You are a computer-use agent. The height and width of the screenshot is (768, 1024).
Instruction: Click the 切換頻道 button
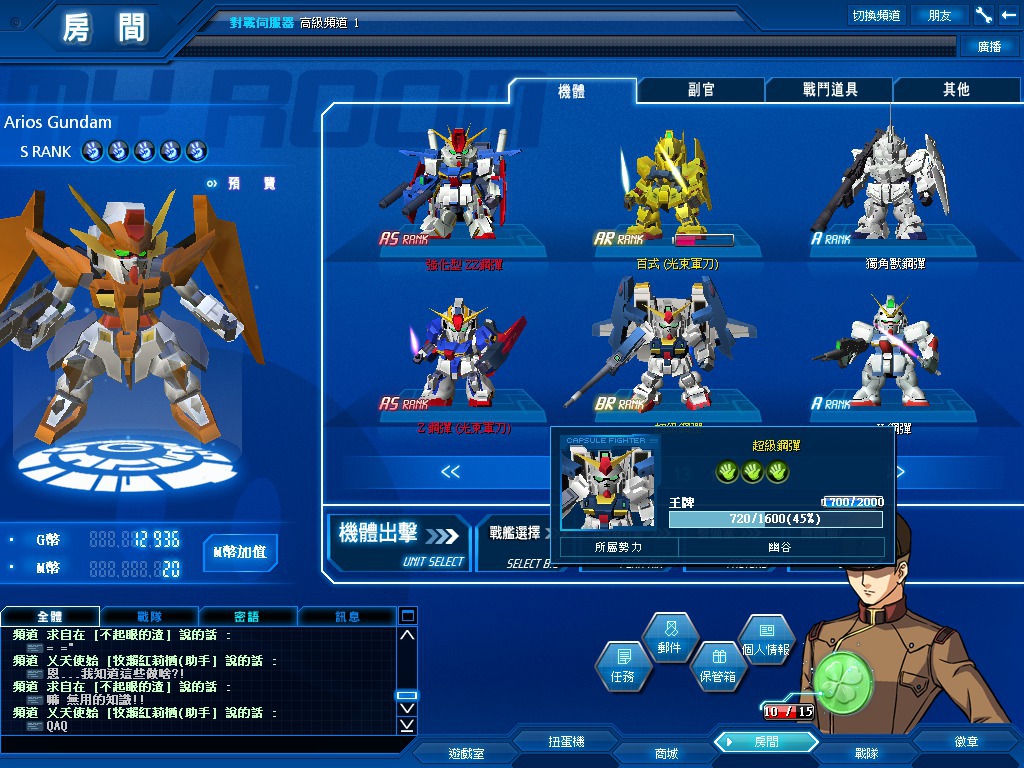point(875,15)
